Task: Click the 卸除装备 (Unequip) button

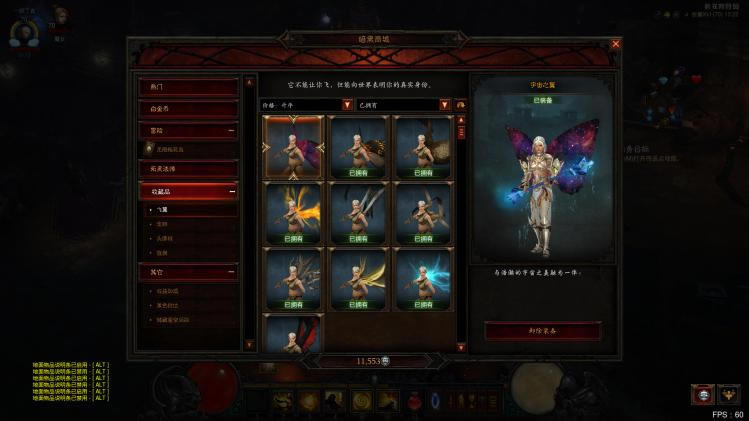Action: [x=542, y=331]
